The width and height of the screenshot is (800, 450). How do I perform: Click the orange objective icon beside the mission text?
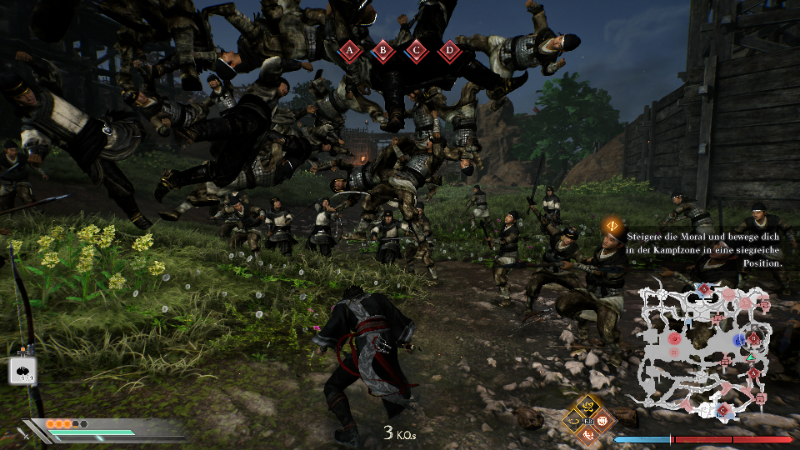610,226
